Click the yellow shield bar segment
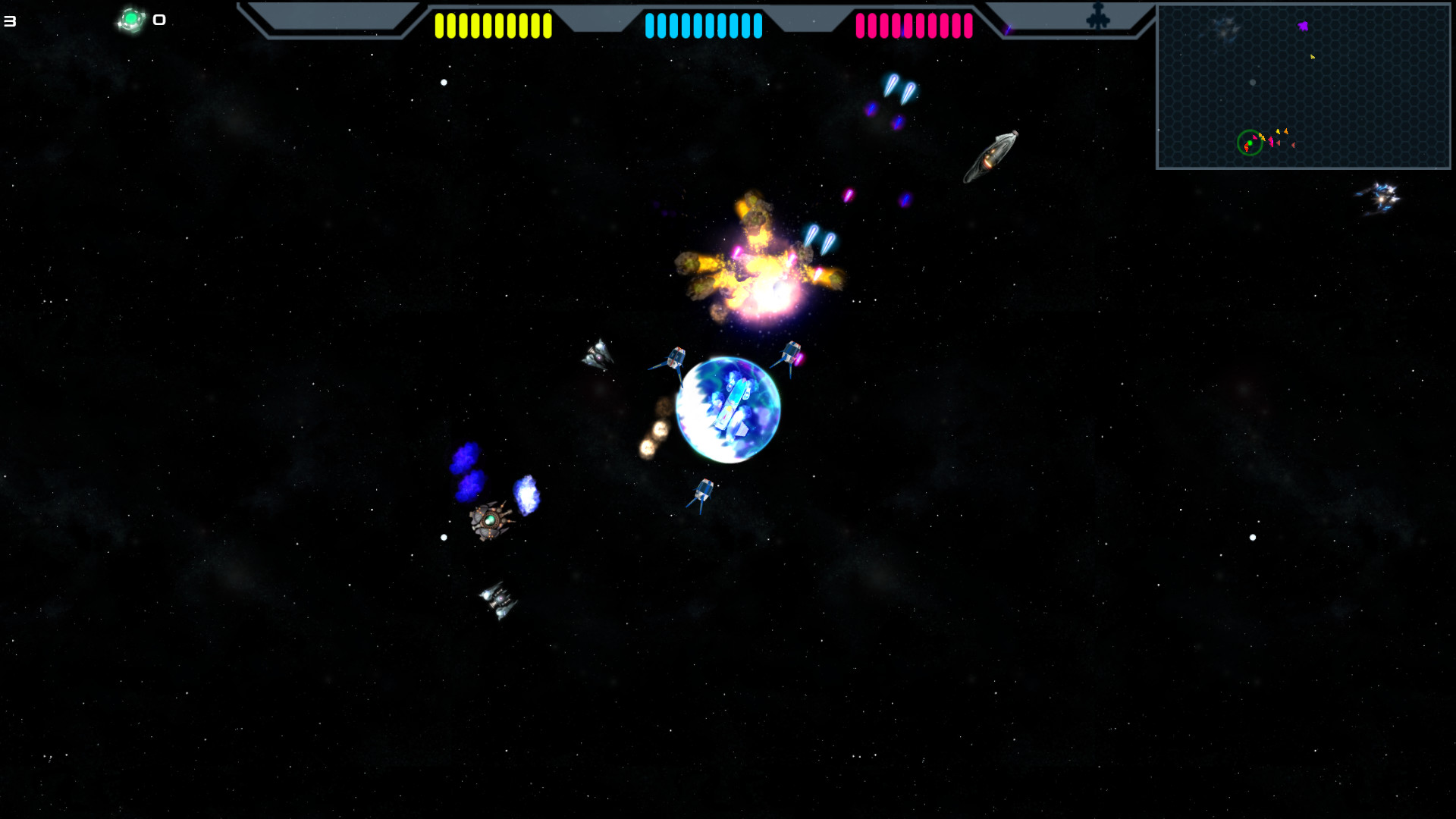This screenshot has height=819, width=1456. click(x=493, y=27)
